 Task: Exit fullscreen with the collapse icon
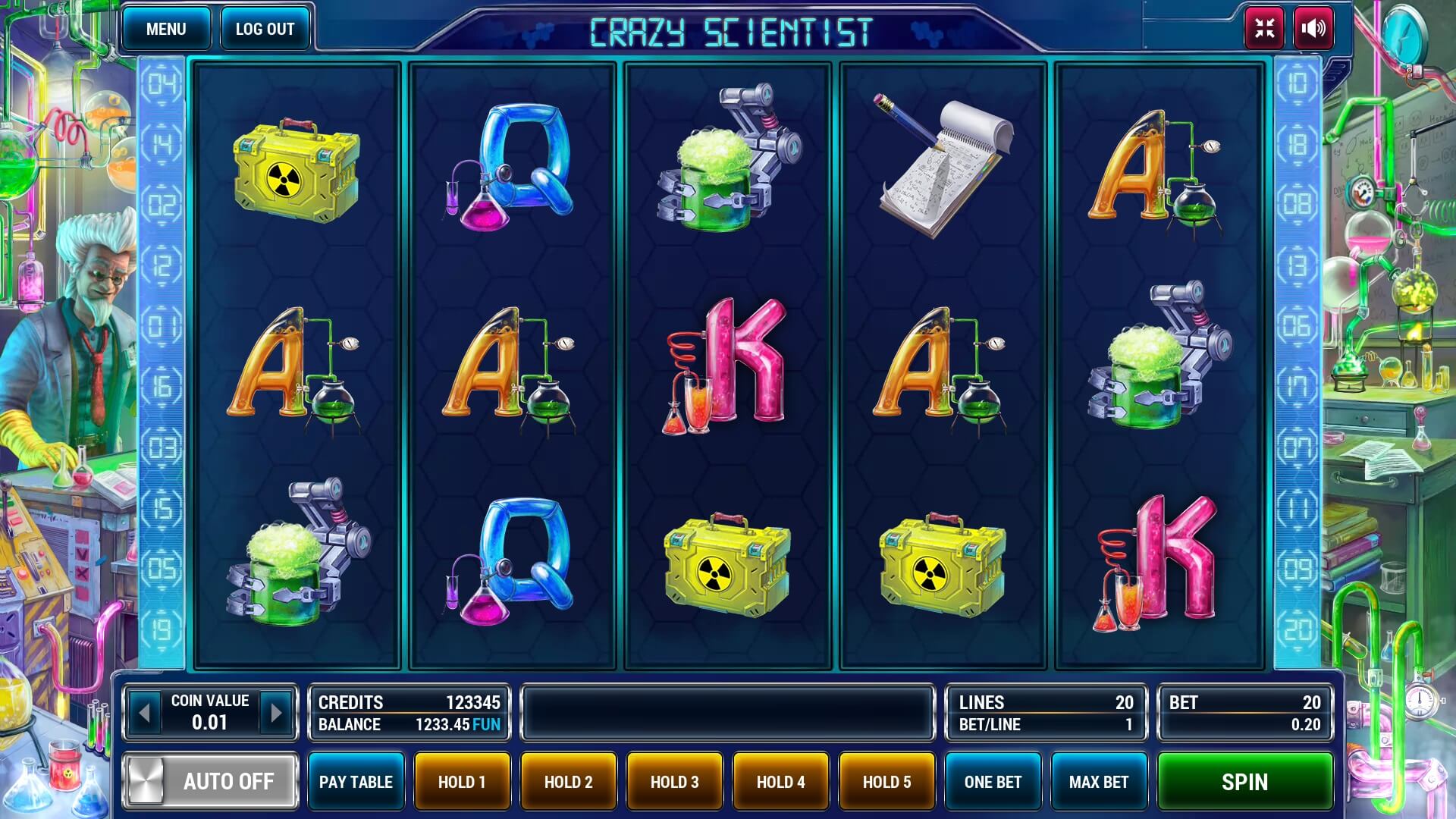point(1263,30)
